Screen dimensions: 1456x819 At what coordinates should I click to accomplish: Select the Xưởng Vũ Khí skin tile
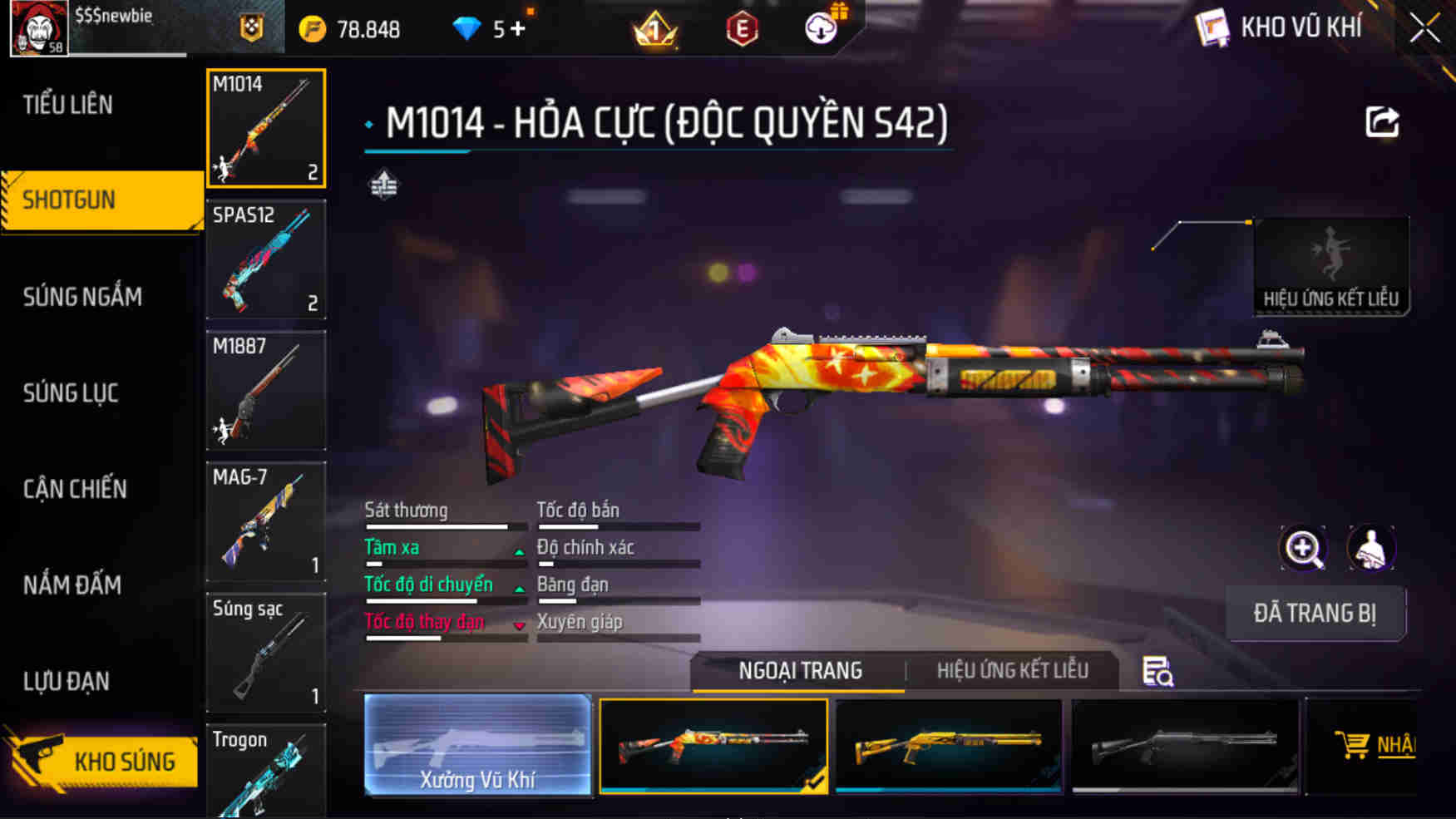(x=477, y=746)
